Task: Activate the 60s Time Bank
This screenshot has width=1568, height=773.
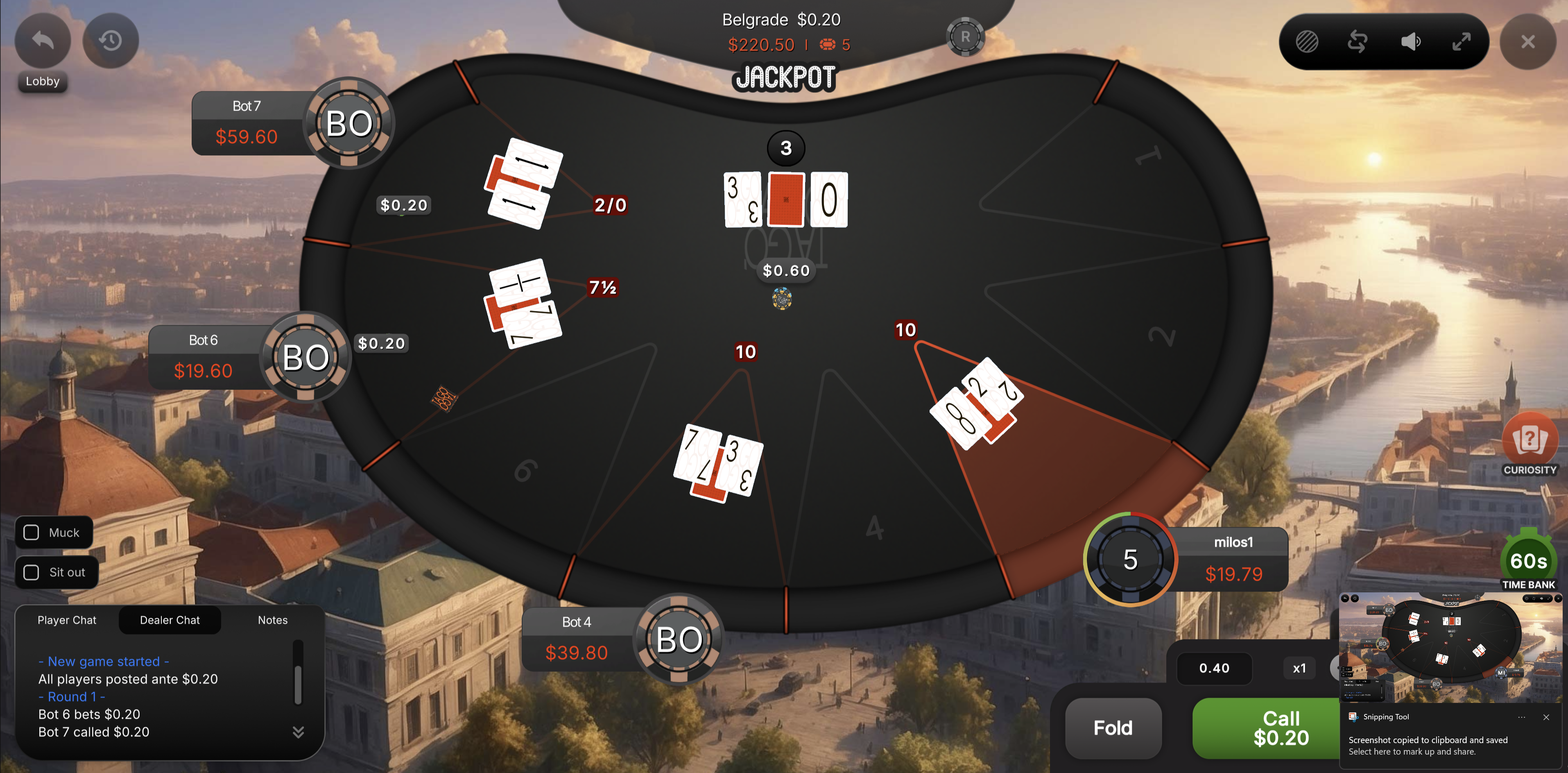Action: point(1528,560)
